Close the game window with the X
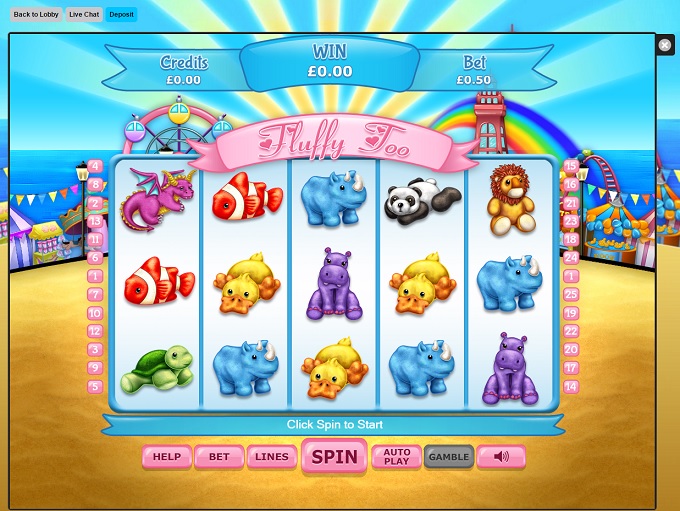Viewport: 680px width, 511px height. click(x=665, y=45)
